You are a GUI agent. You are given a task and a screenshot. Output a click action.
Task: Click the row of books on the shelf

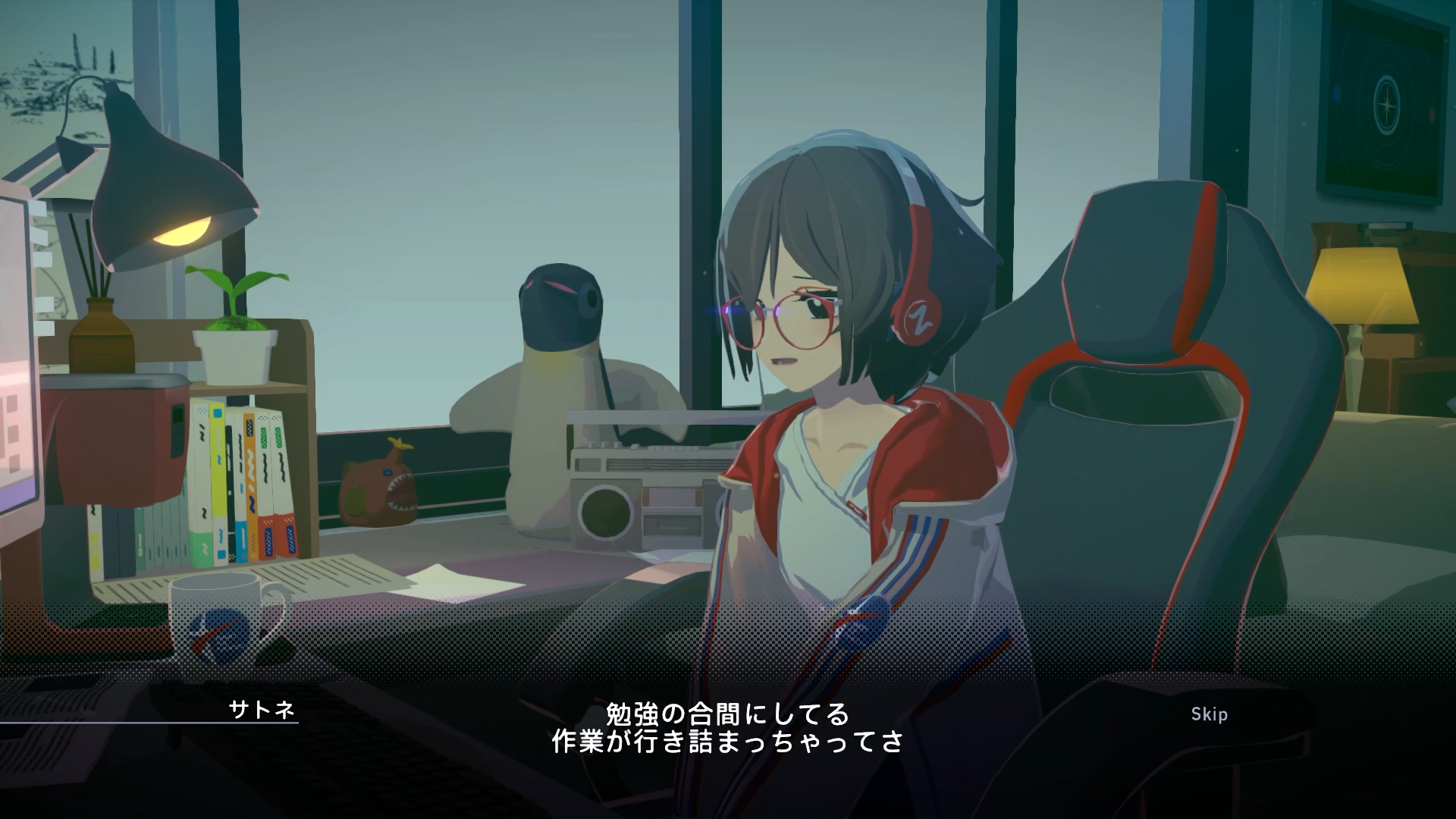[x=235, y=485]
